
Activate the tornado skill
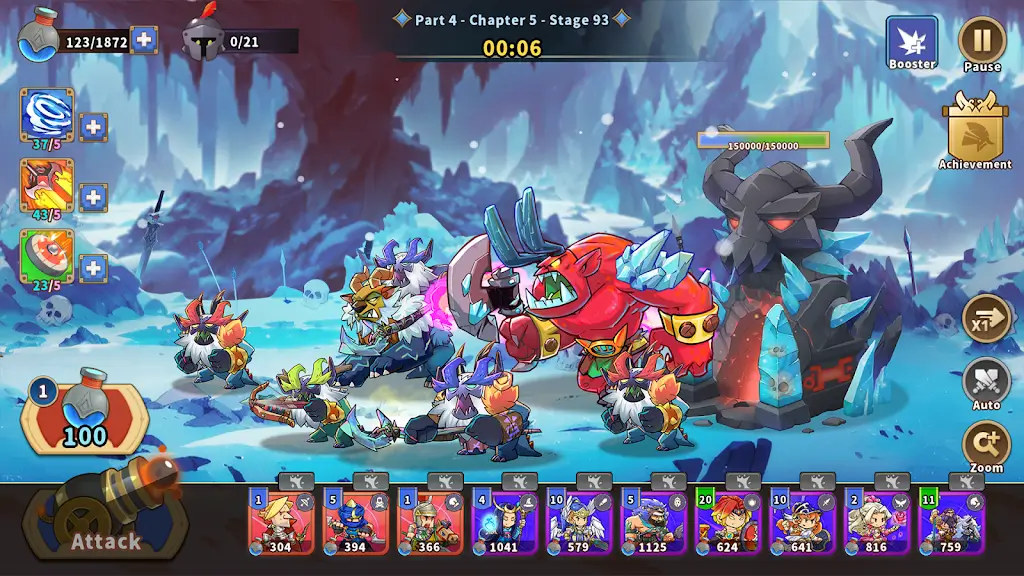pos(47,114)
